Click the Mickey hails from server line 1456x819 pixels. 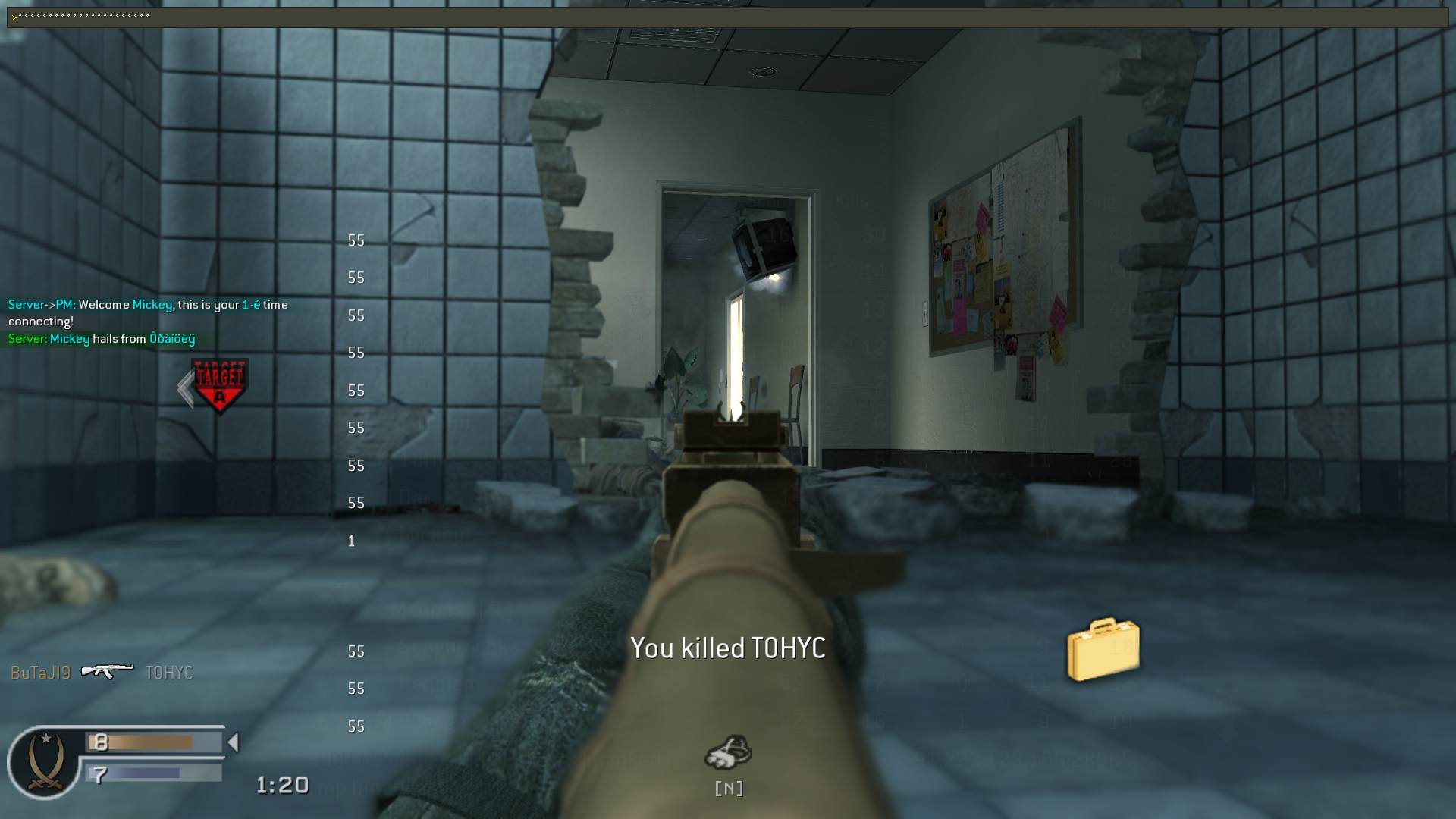[x=100, y=339]
